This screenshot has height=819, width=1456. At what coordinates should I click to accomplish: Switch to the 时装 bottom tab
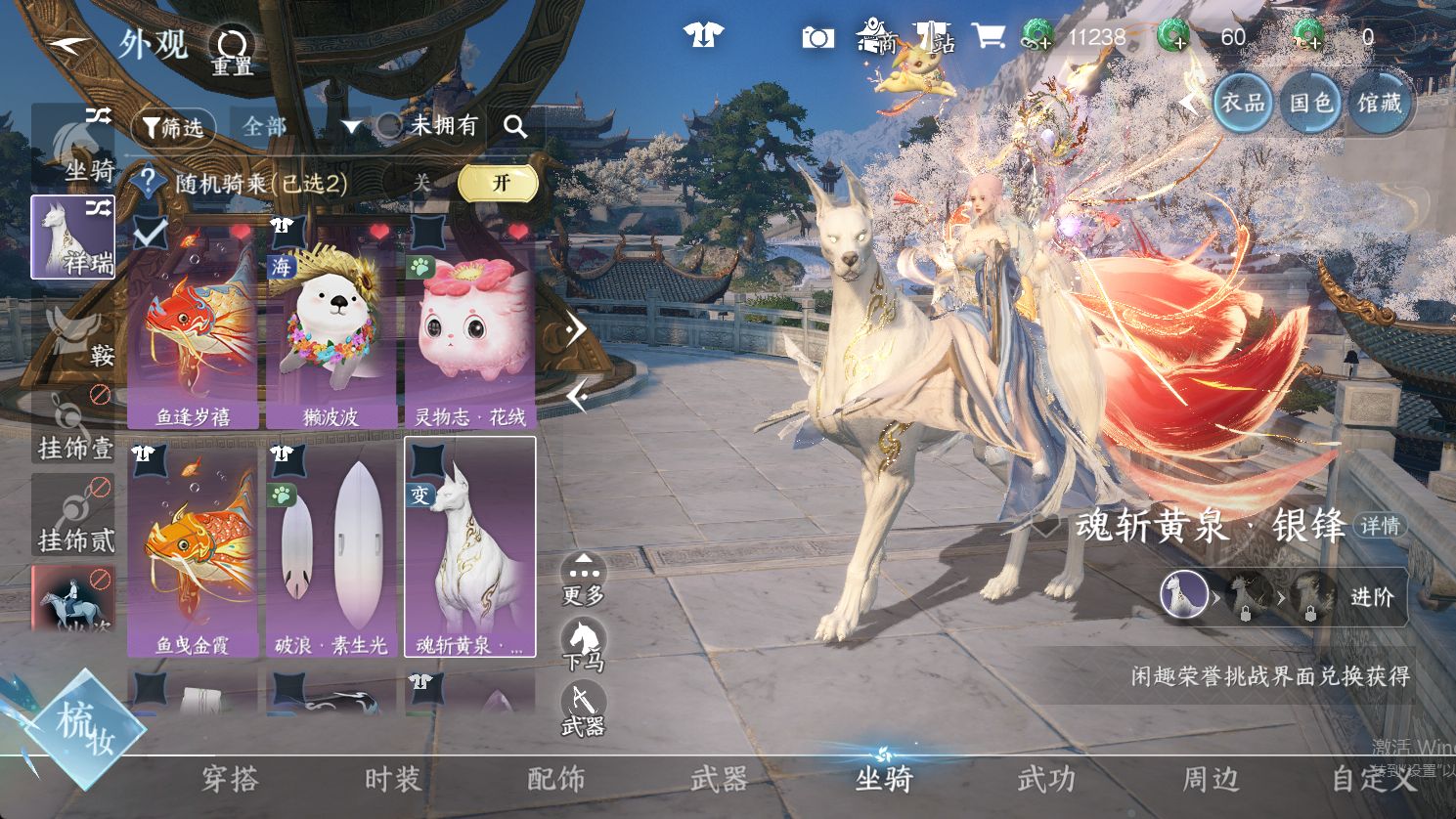tap(392, 779)
